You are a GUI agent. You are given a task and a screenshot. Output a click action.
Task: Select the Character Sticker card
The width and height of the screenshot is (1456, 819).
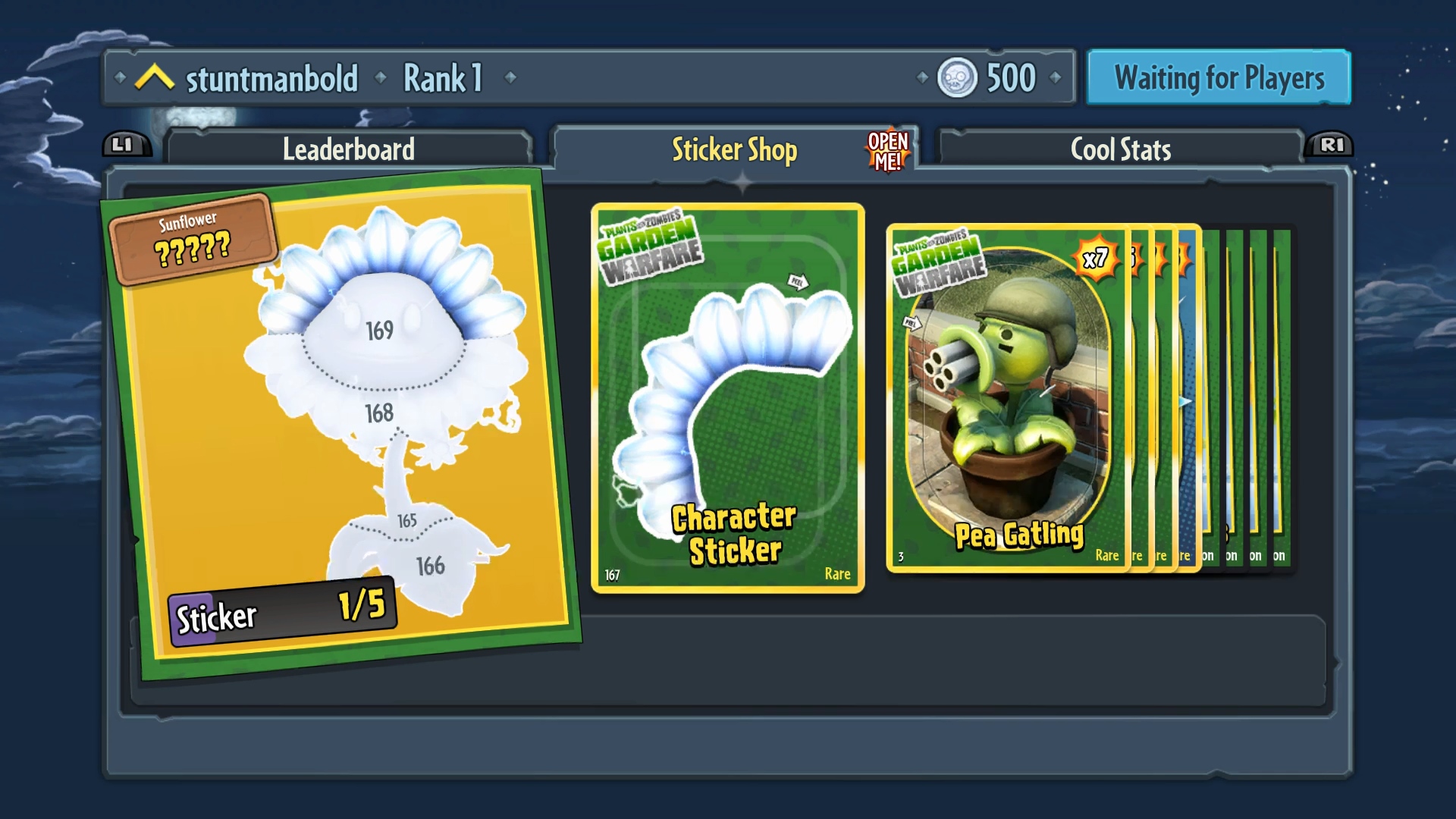727,398
